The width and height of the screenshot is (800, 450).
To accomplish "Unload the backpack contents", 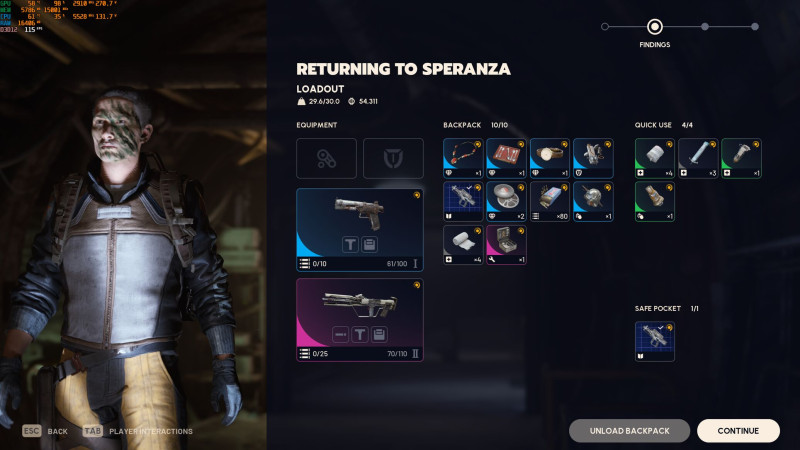I will pyautogui.click(x=629, y=431).
